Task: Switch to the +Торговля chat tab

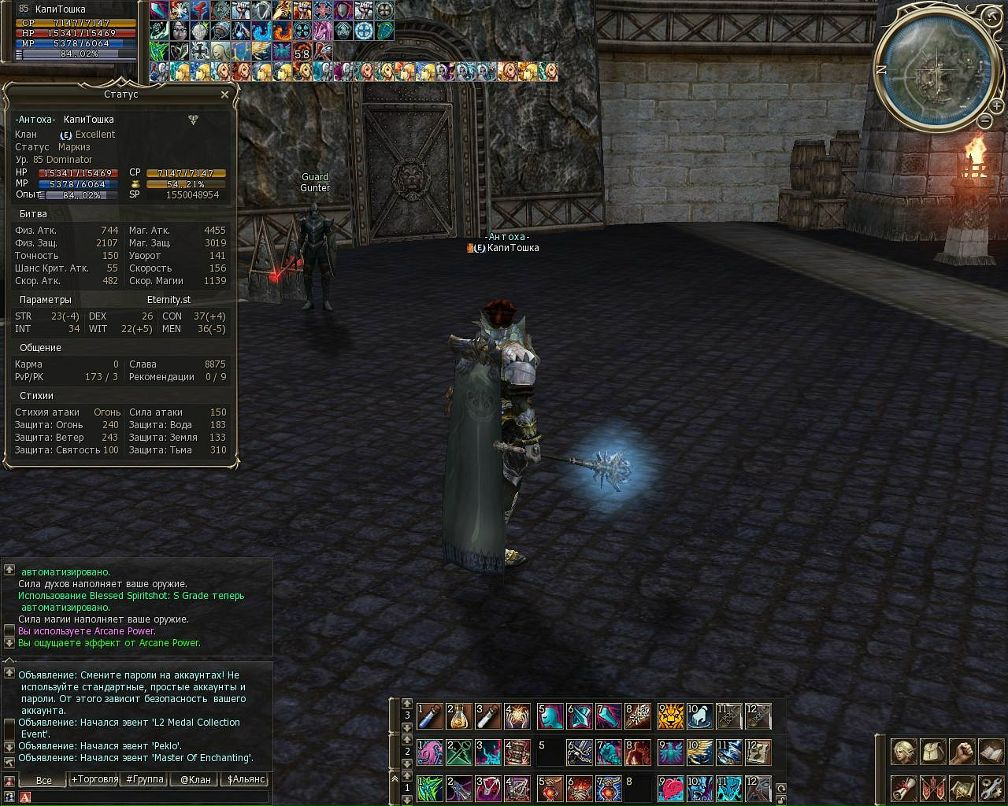Action: pyautogui.click(x=96, y=779)
